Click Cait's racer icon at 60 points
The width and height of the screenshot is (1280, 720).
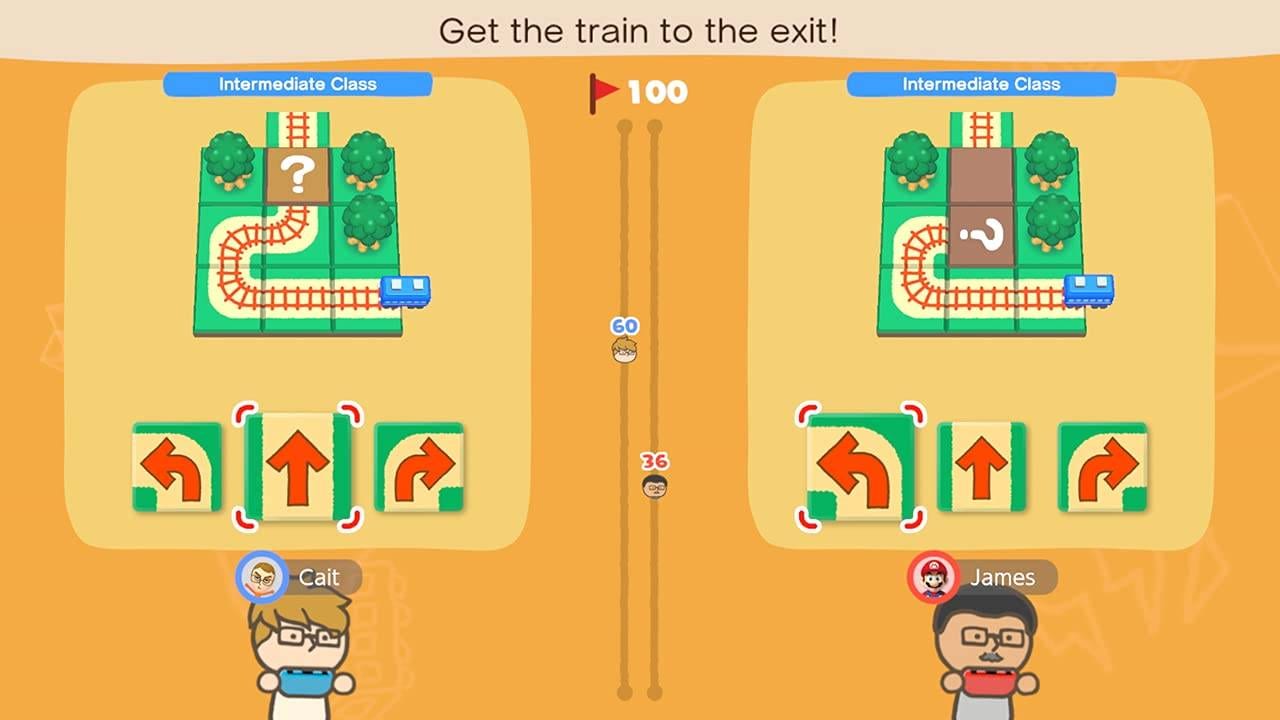[x=624, y=348]
